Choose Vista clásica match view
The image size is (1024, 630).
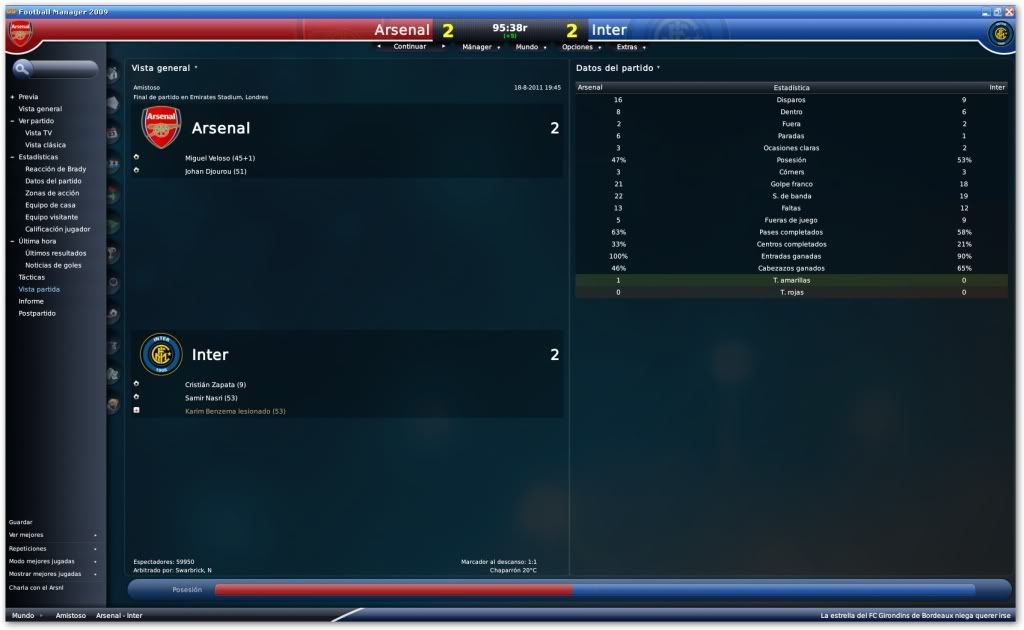point(45,145)
